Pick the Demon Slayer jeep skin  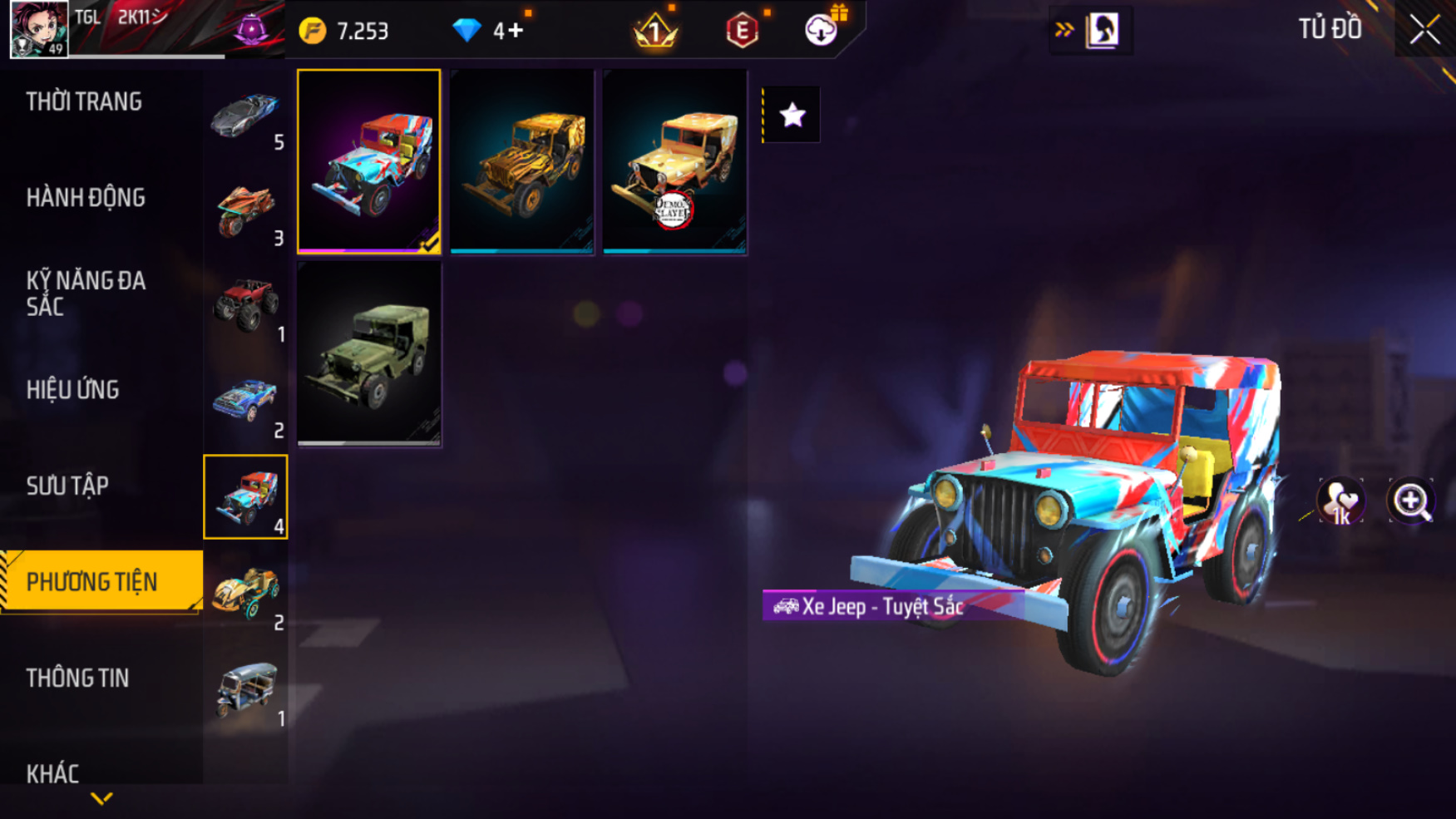pos(674,161)
